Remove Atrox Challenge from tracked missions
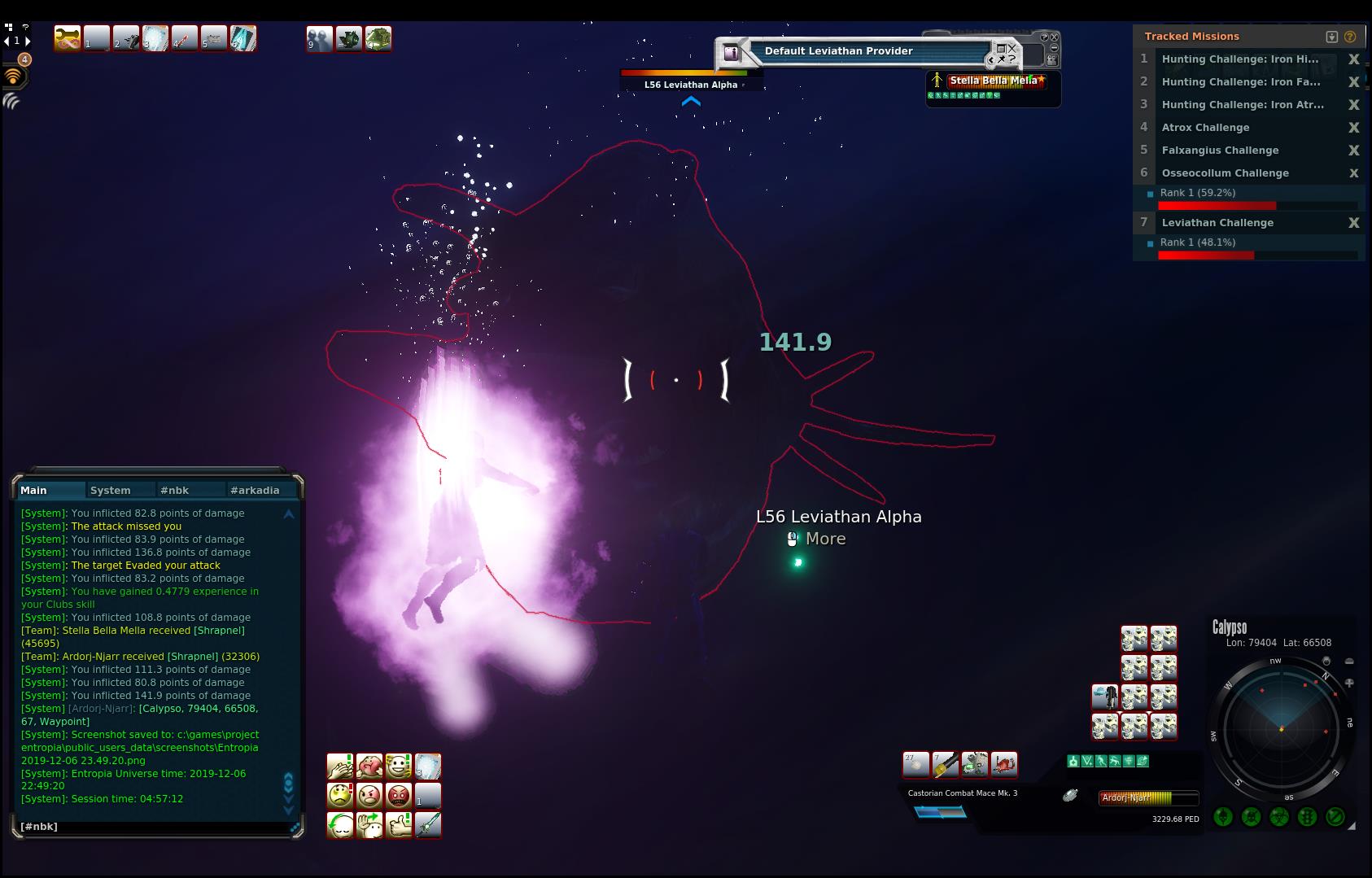 tap(1354, 128)
